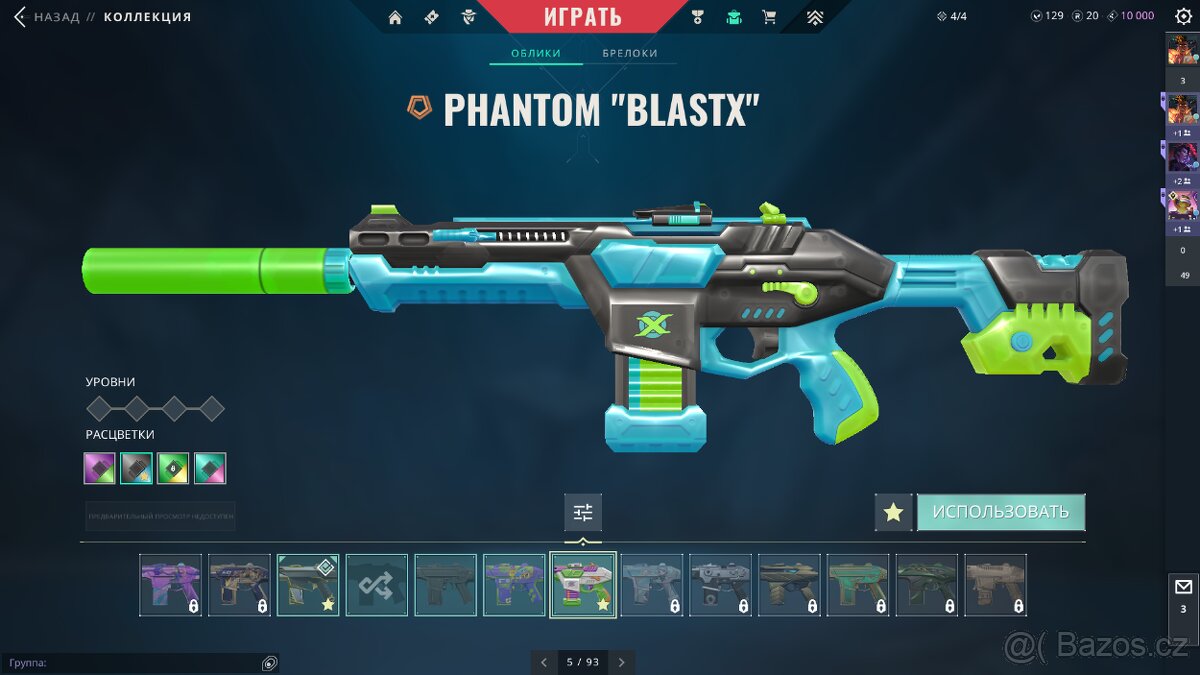1200x675 pixels.
Task: Click the red ИГРАТЬ play button
Action: tap(582, 16)
